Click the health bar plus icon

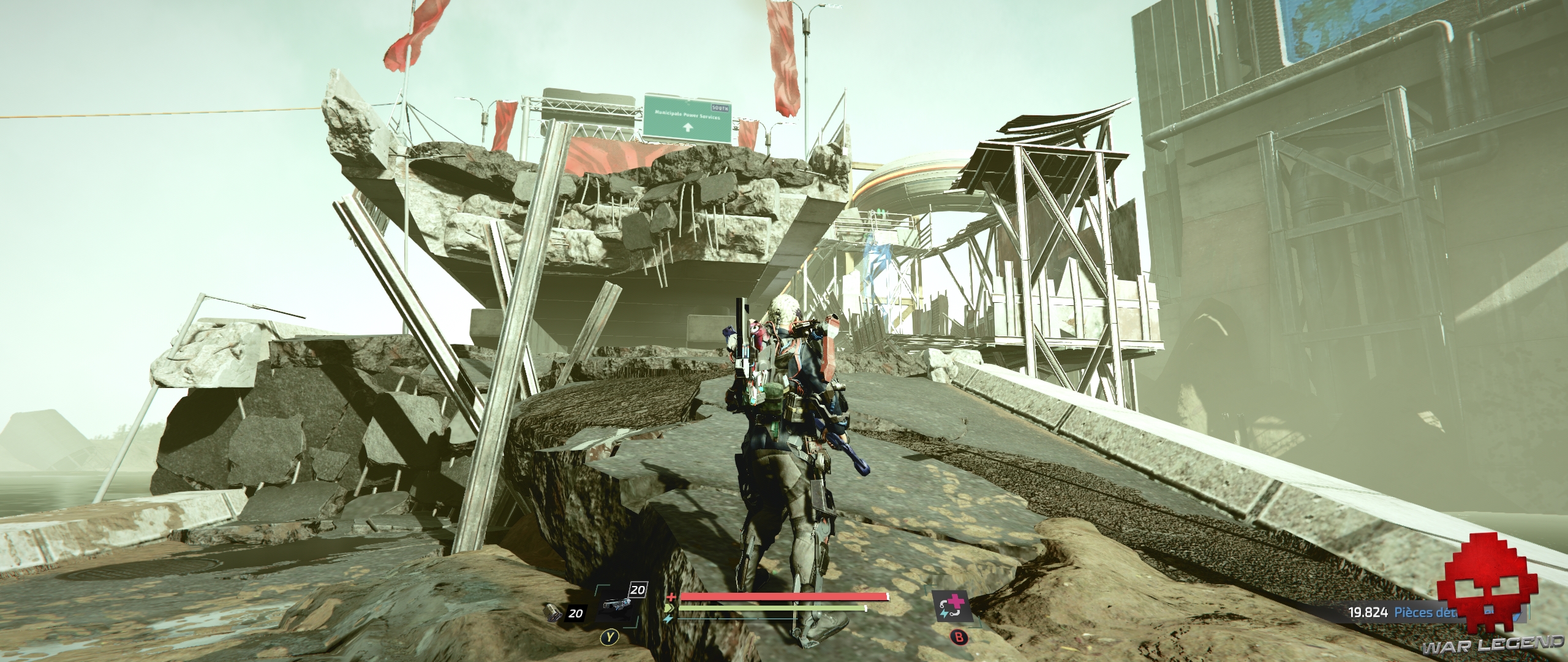(x=671, y=596)
